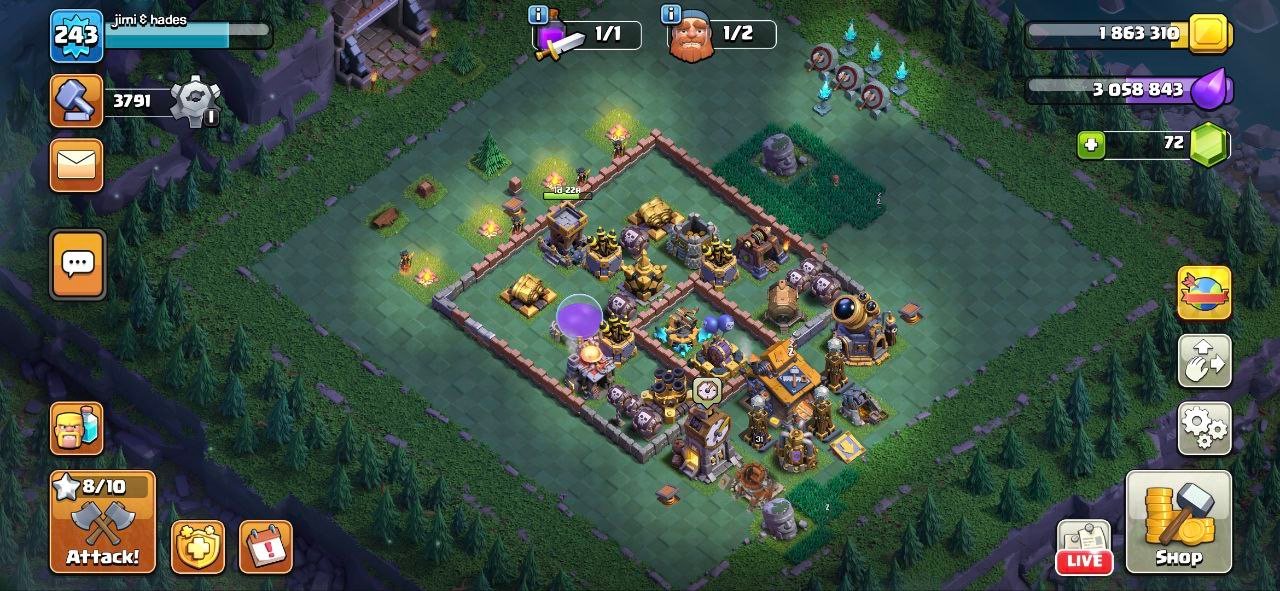
Task: Open the LIVE news button
Action: (1084, 547)
